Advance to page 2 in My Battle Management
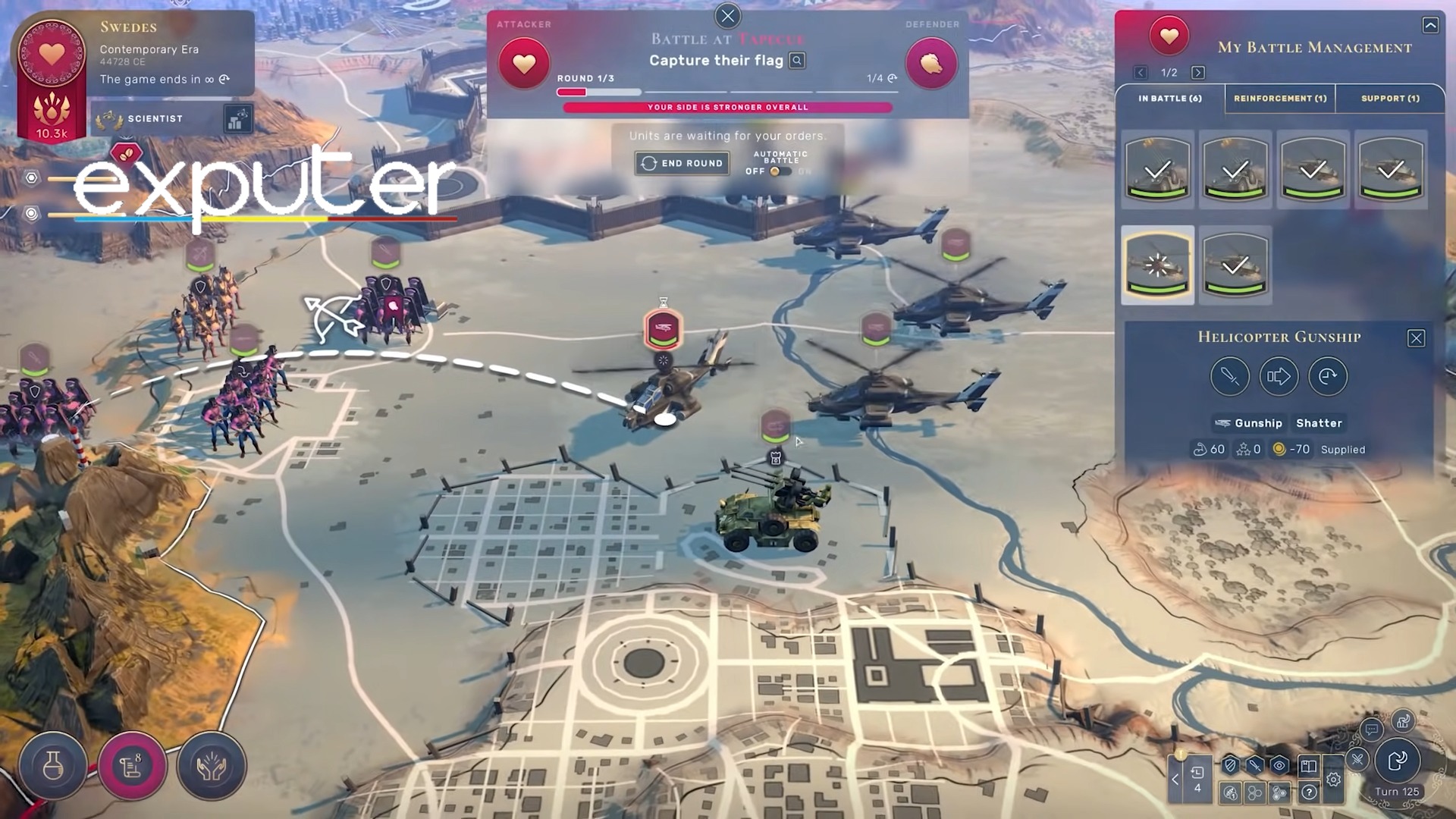The image size is (1456, 819). [1197, 73]
